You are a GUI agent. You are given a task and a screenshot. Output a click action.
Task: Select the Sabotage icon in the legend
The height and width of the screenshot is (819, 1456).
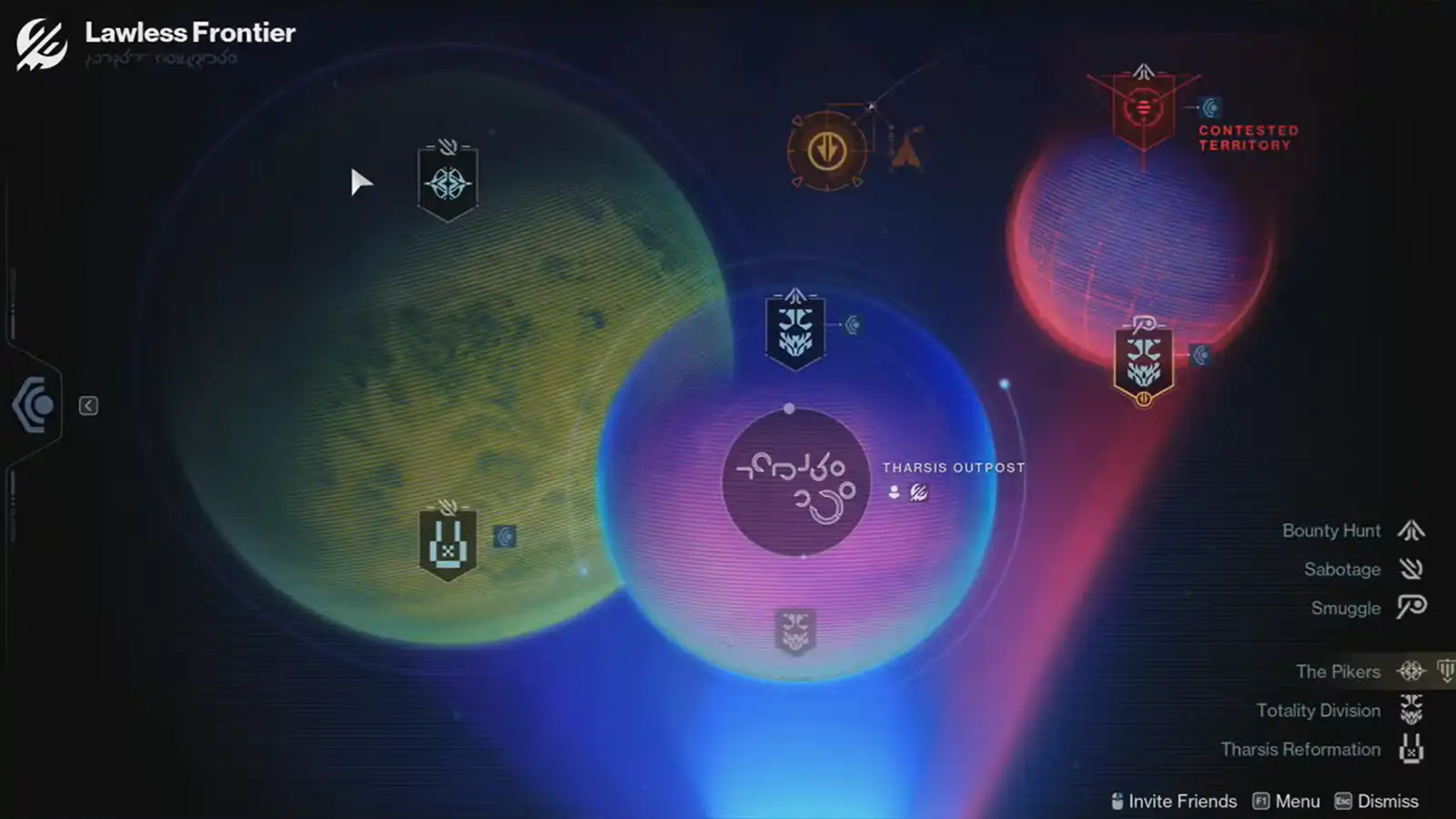click(x=1412, y=569)
